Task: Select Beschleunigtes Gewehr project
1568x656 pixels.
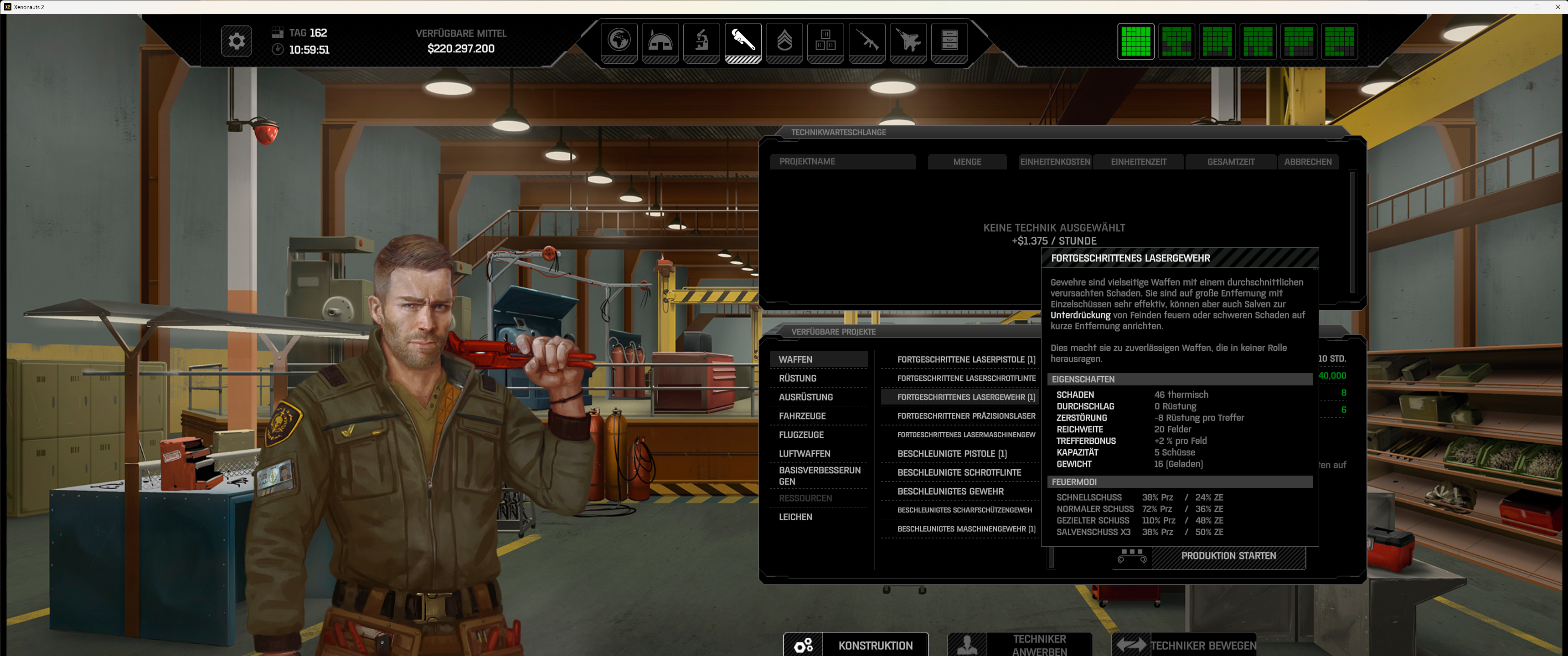Action: tap(950, 492)
